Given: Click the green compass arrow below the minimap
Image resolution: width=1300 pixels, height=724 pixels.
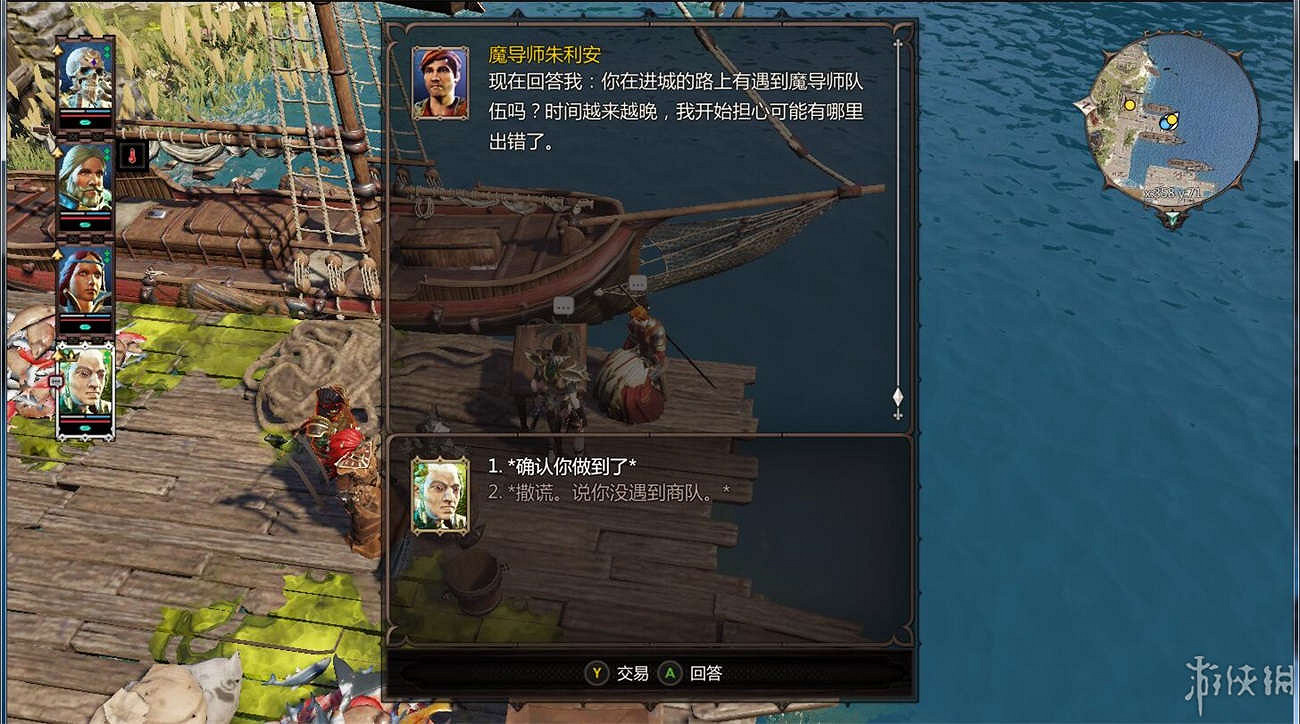Looking at the screenshot, I should (1172, 218).
